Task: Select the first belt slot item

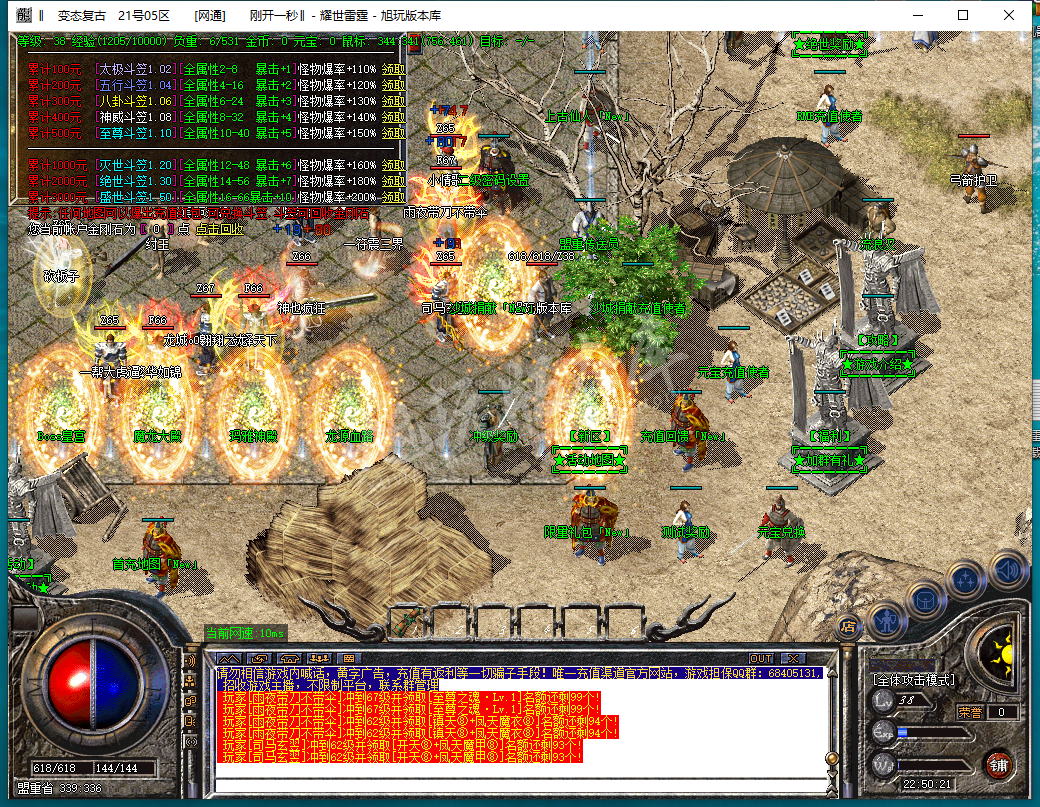Action: (407, 622)
